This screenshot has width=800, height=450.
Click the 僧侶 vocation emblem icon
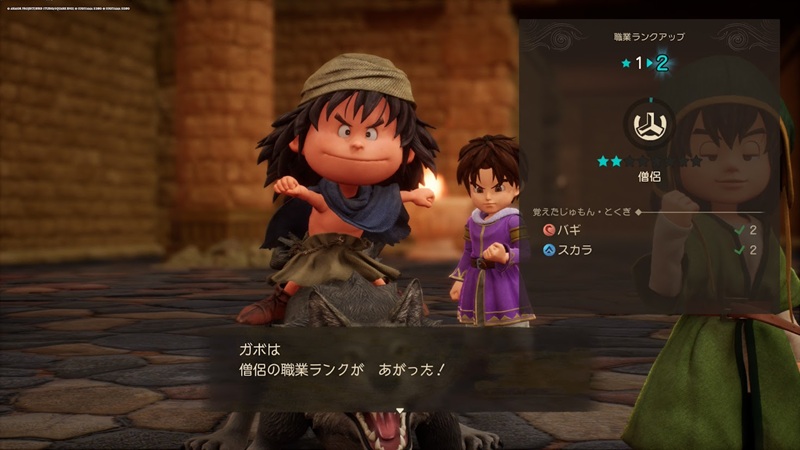(647, 125)
